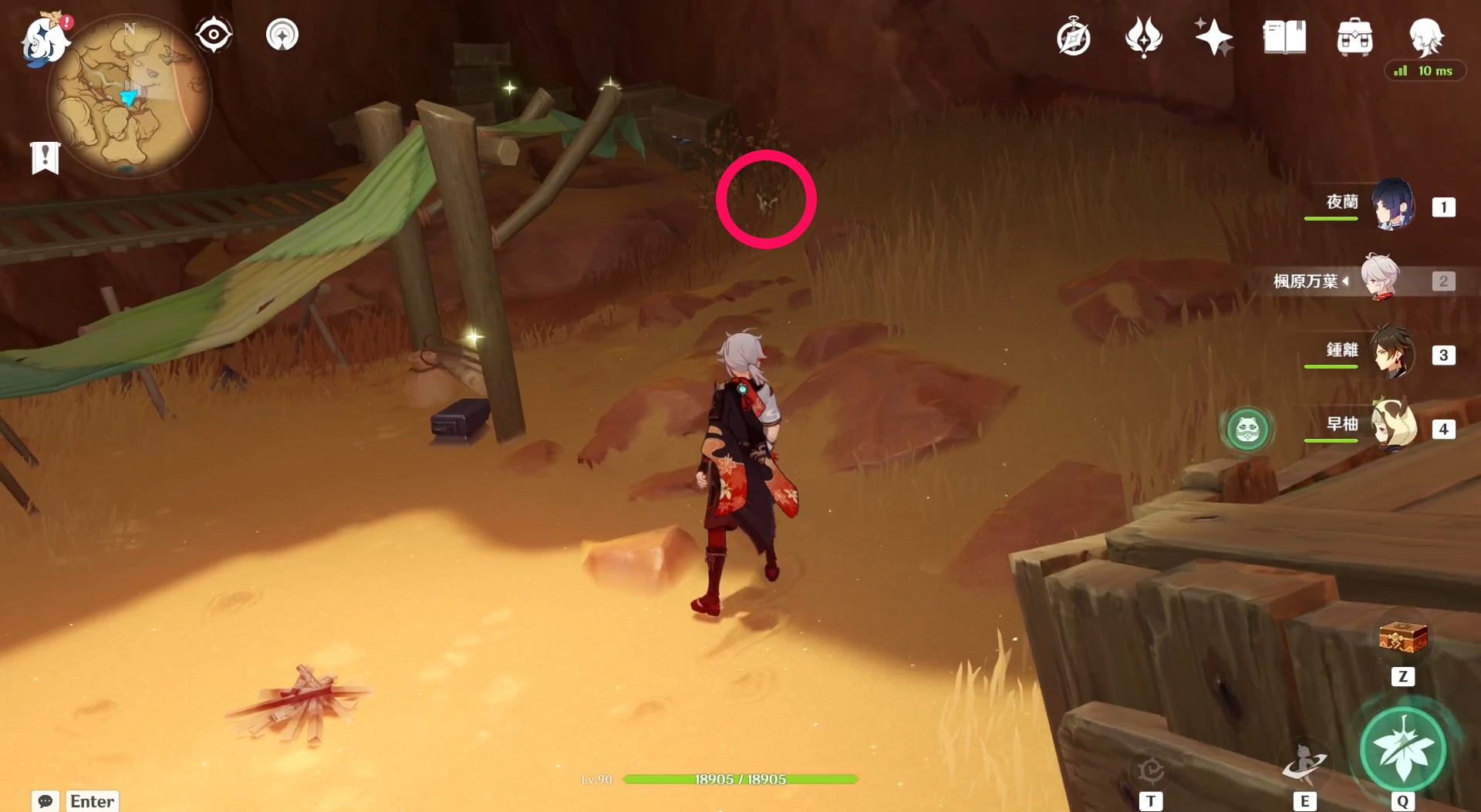Image resolution: width=1481 pixels, height=812 pixels.
Task: Use the green tanuki gadget icon
Action: coord(1247,429)
